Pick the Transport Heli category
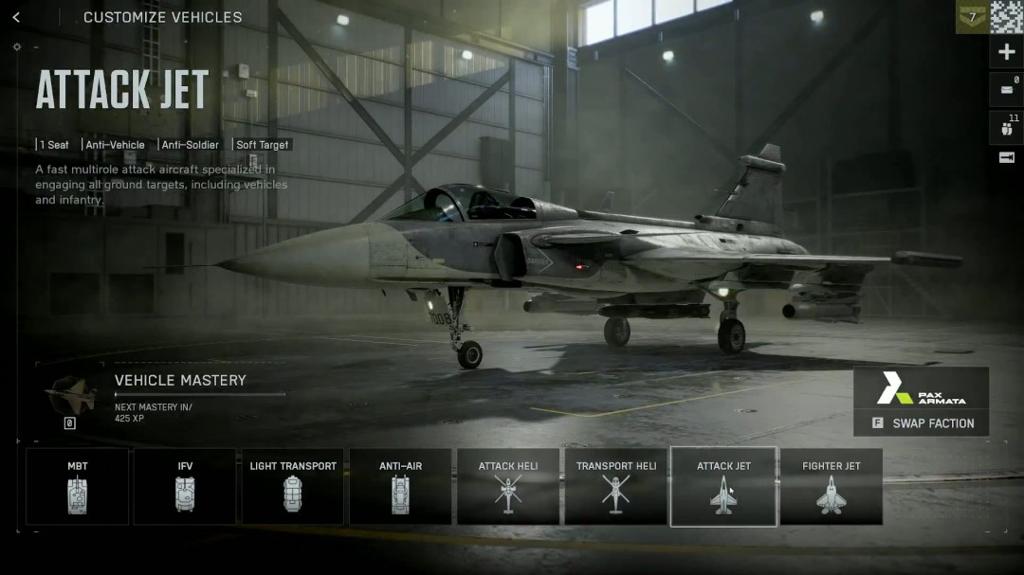1024x575 pixels. tap(616, 486)
